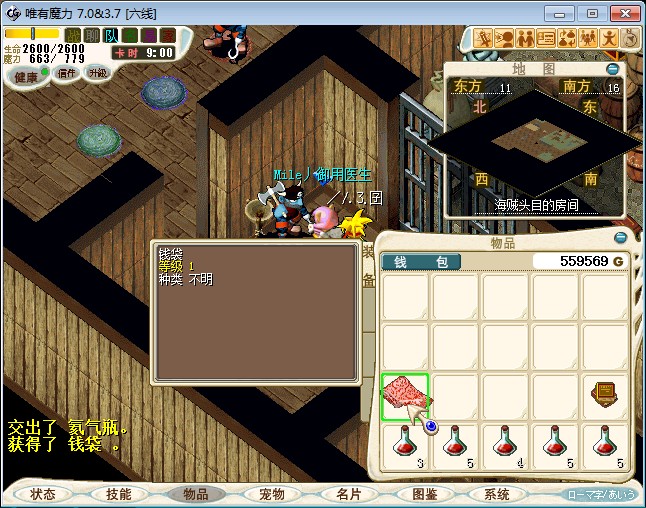
Task: Click the 钱包 wallet button
Action: click(x=420, y=262)
